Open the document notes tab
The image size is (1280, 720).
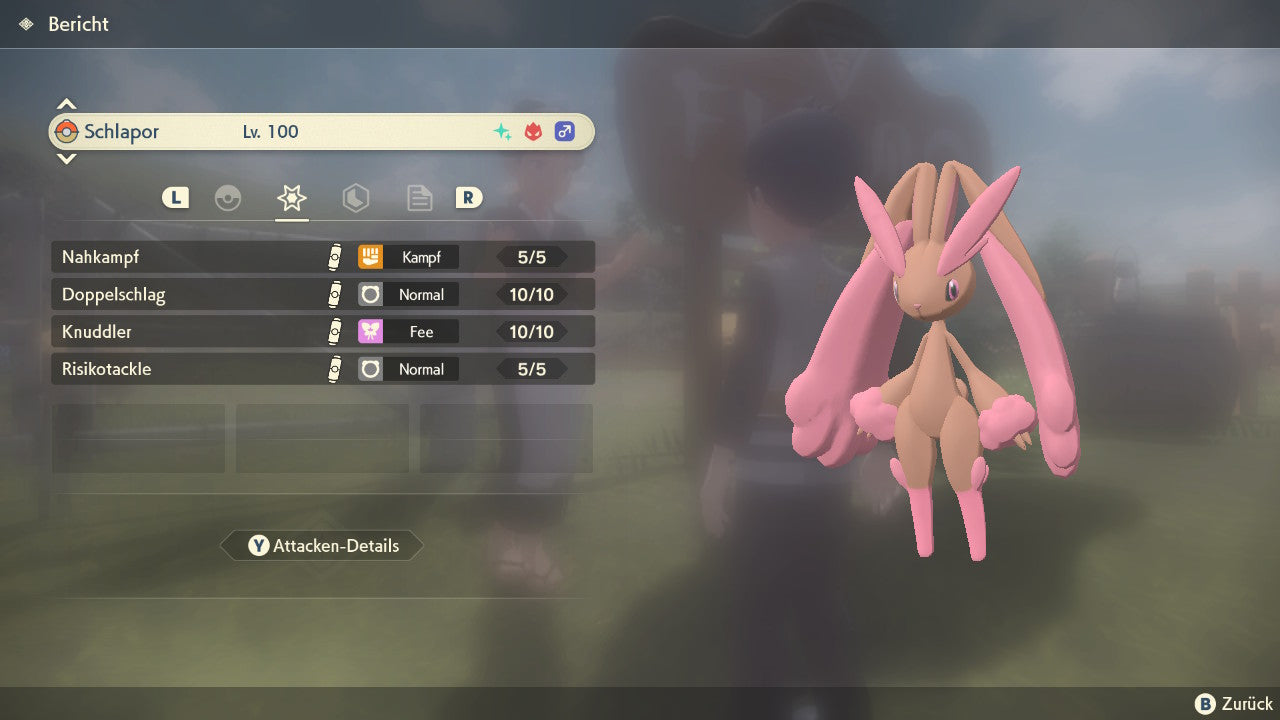tap(419, 198)
